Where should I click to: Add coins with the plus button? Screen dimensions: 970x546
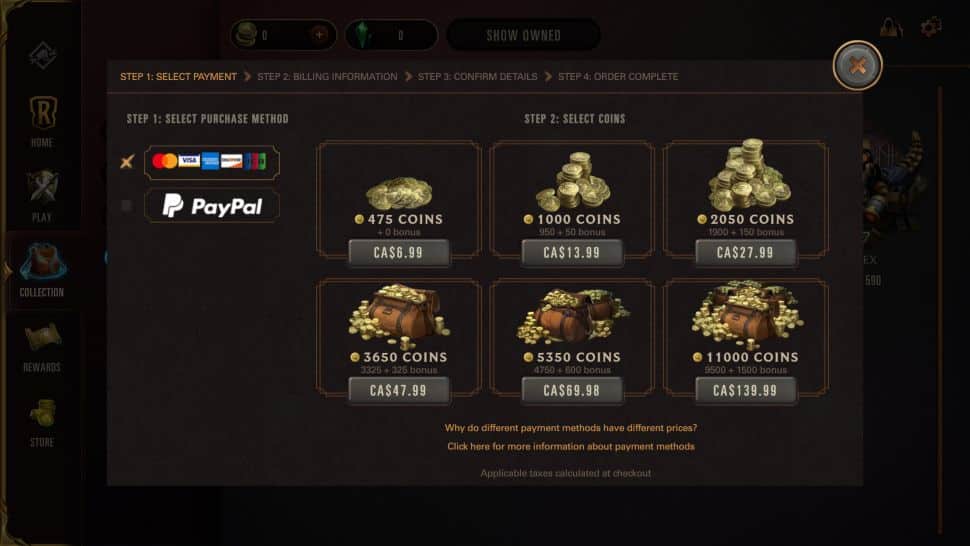click(x=319, y=35)
